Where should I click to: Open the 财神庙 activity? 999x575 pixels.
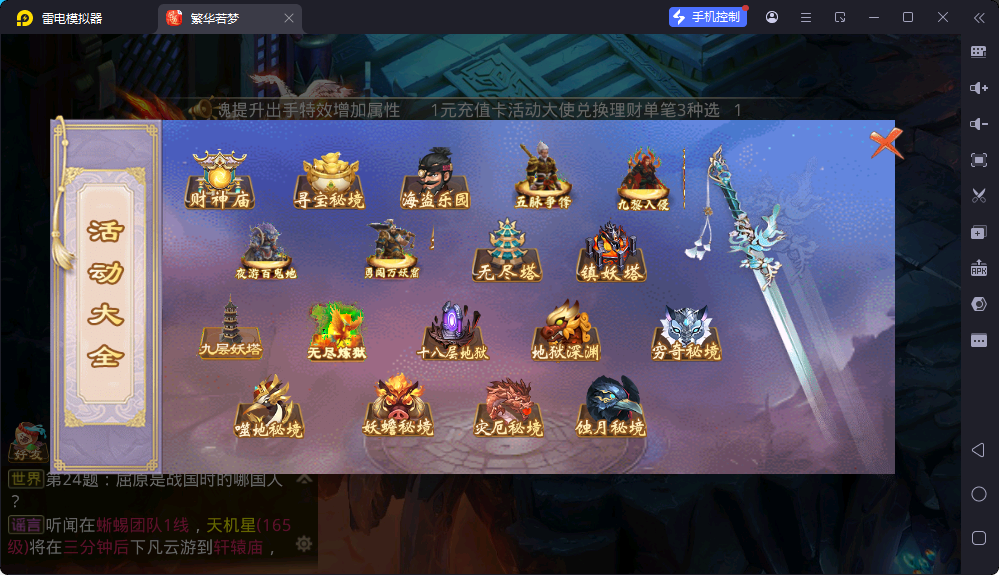pos(220,180)
